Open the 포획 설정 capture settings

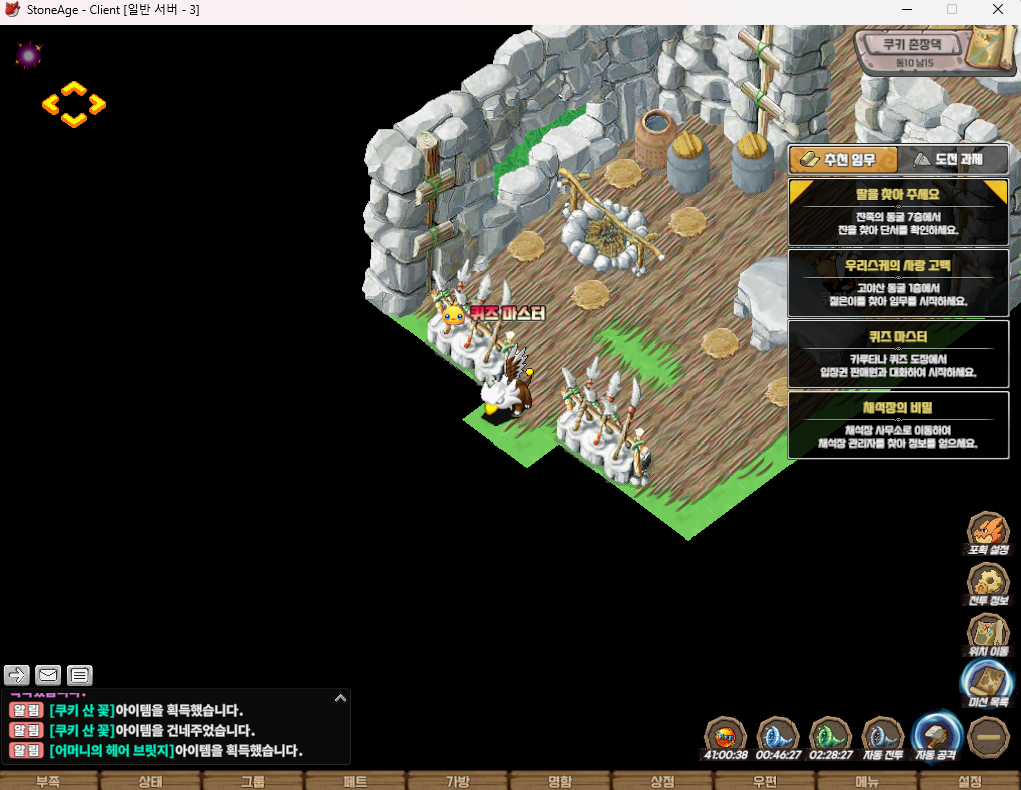click(988, 533)
